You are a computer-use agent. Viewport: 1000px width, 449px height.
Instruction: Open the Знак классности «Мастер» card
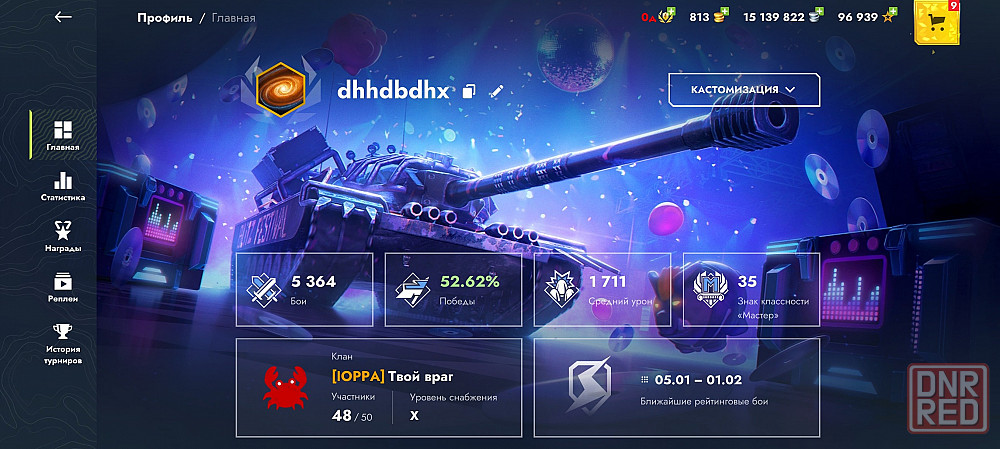click(750, 289)
